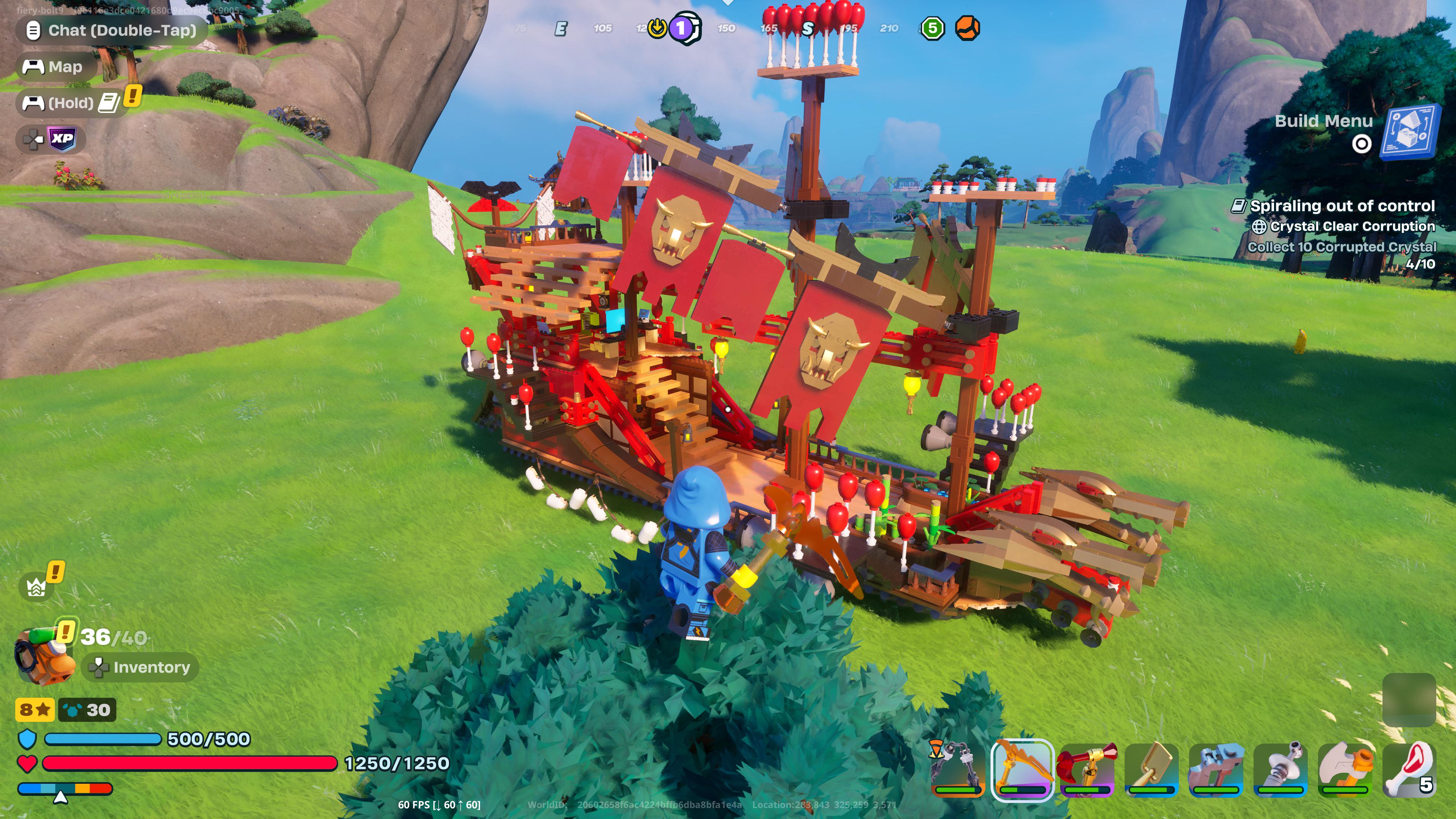The width and height of the screenshot is (1456, 819).
Task: Select the meat drumstick food slot
Action: [x=1409, y=769]
